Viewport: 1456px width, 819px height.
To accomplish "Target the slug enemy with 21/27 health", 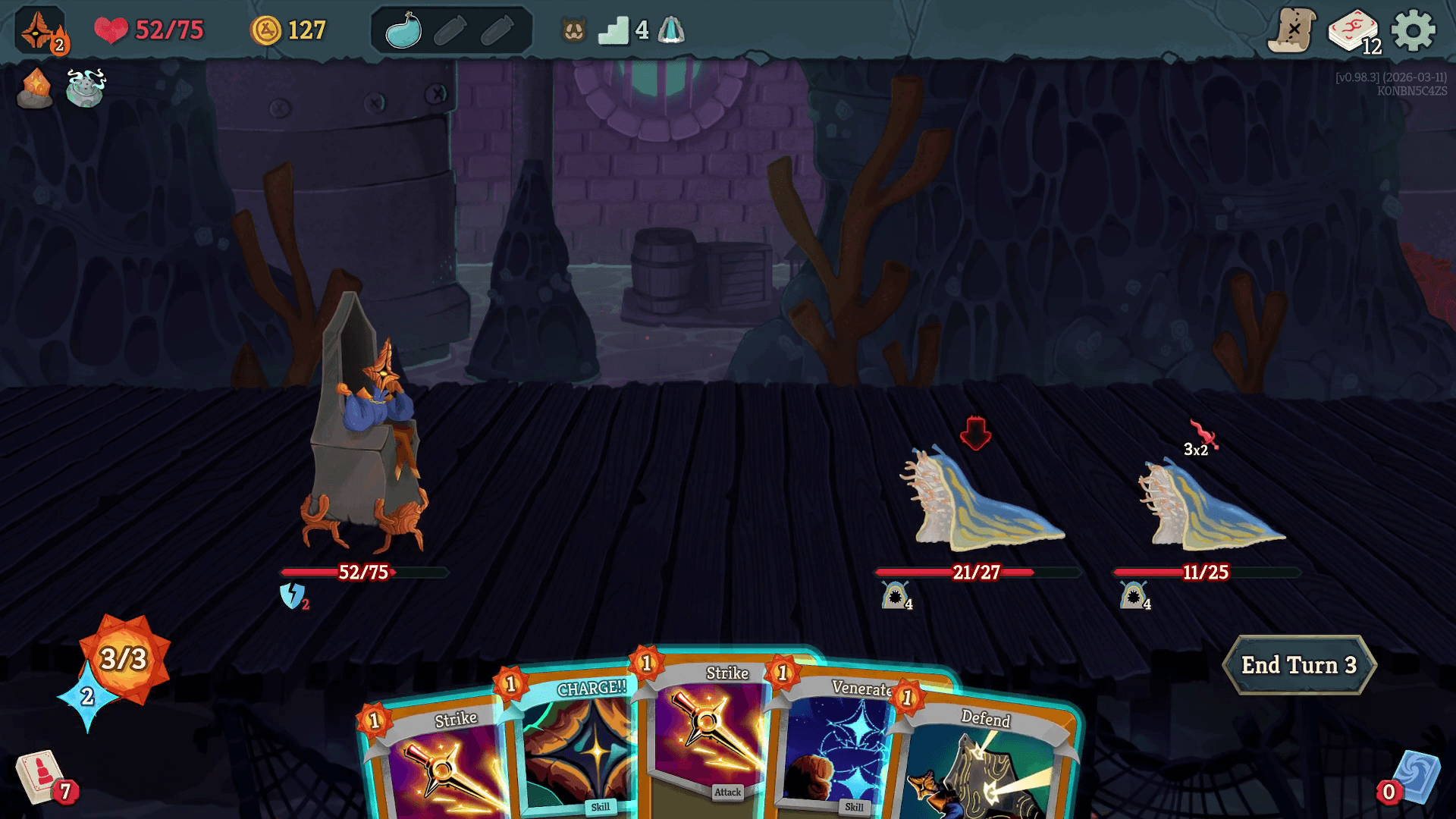I will click(x=982, y=500).
